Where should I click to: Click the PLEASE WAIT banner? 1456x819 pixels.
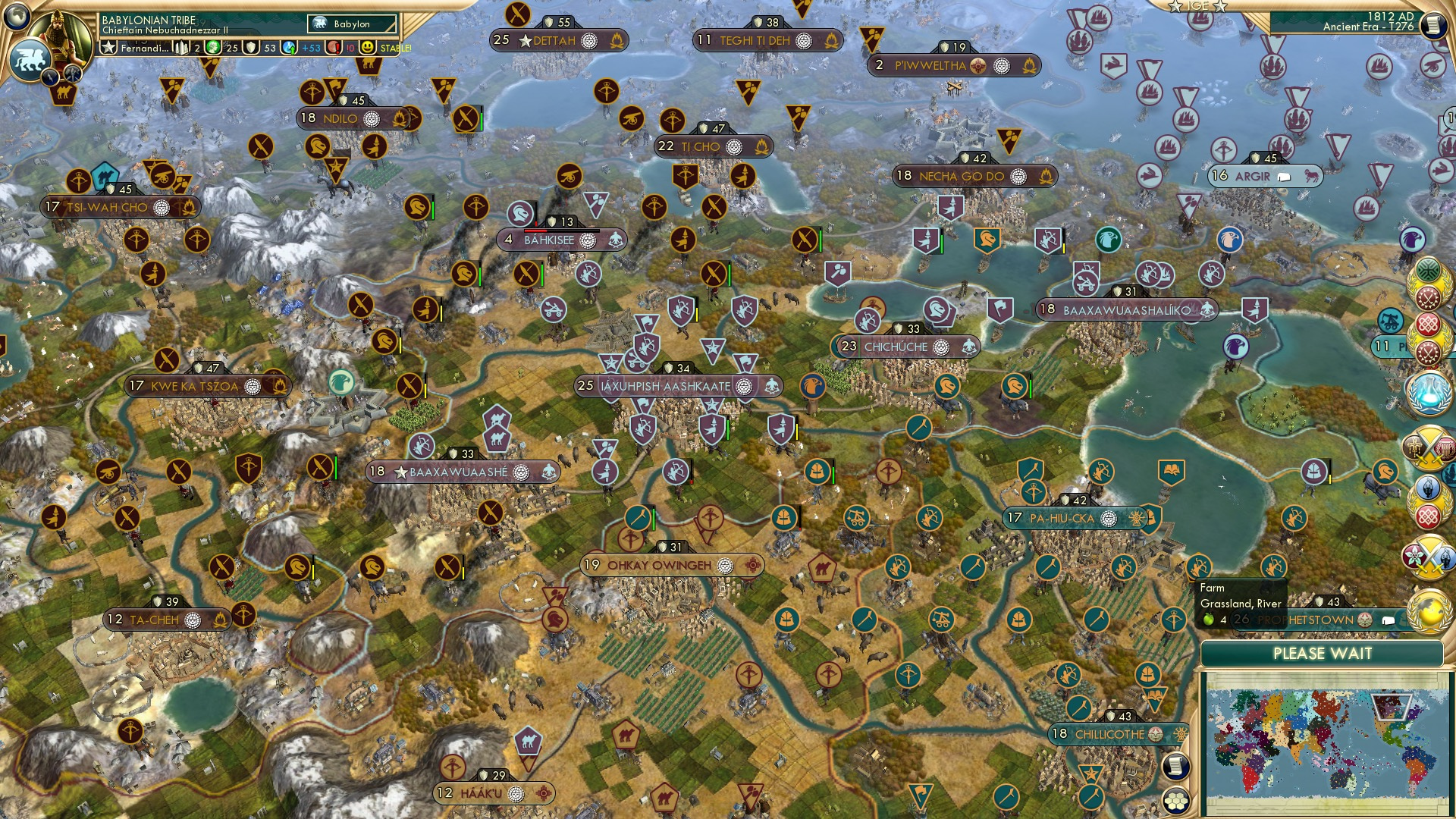click(x=1323, y=654)
